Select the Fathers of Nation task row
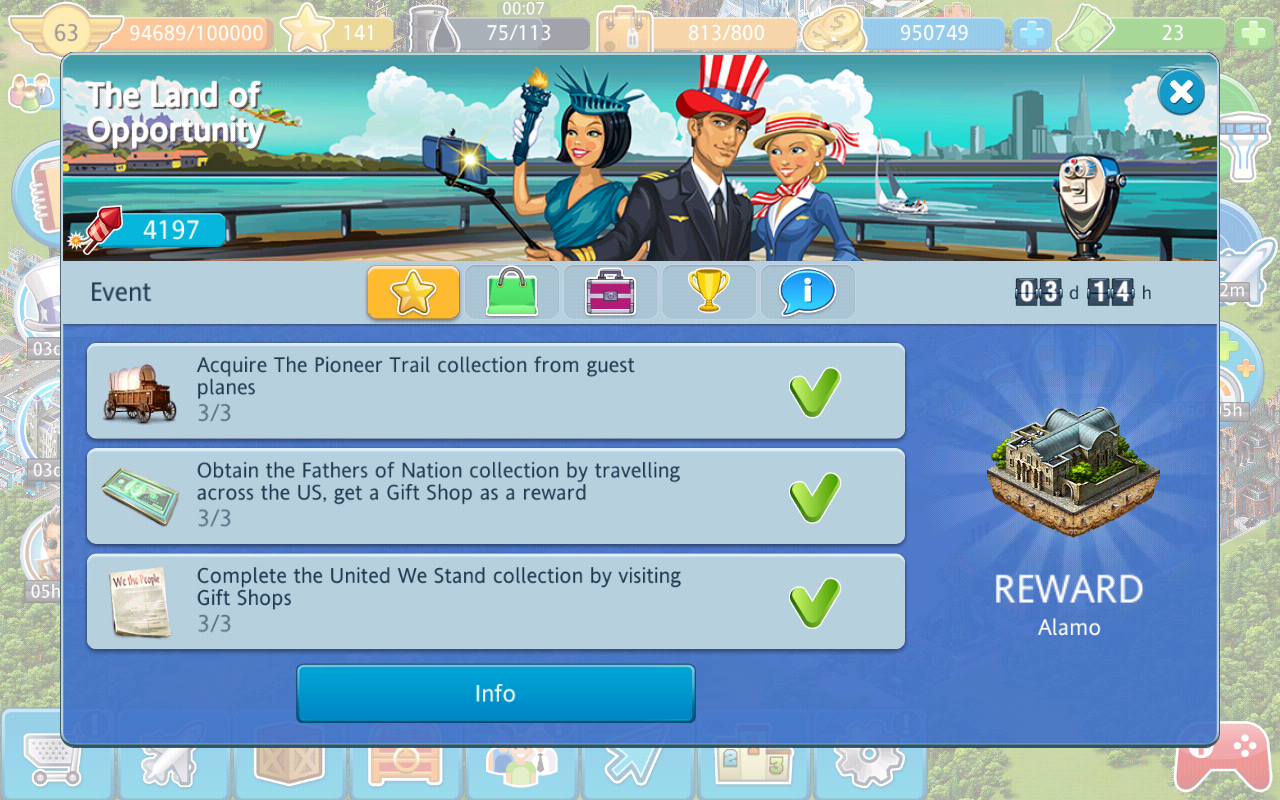The image size is (1280, 800). [495, 496]
